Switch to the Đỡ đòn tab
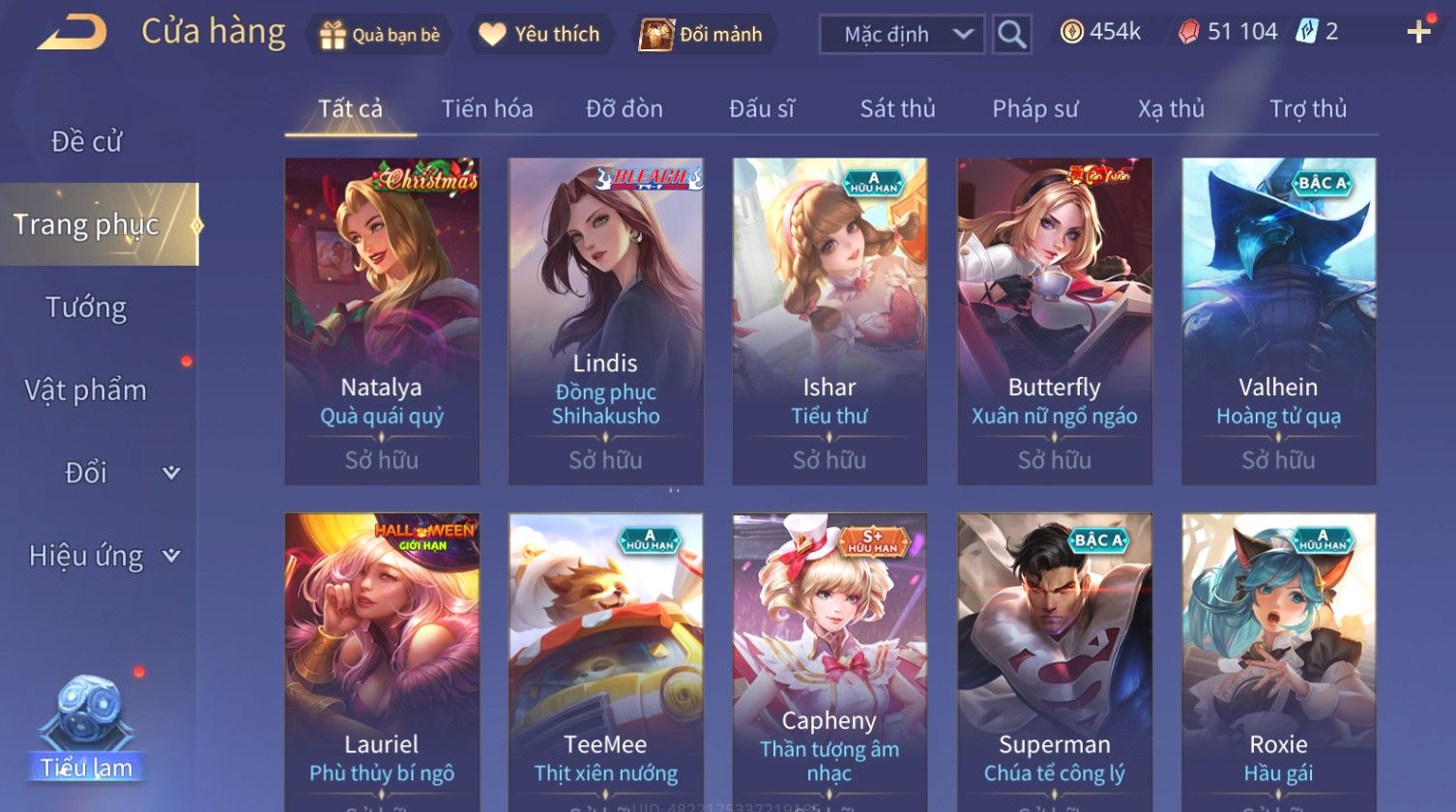1456x812 pixels. (x=625, y=109)
